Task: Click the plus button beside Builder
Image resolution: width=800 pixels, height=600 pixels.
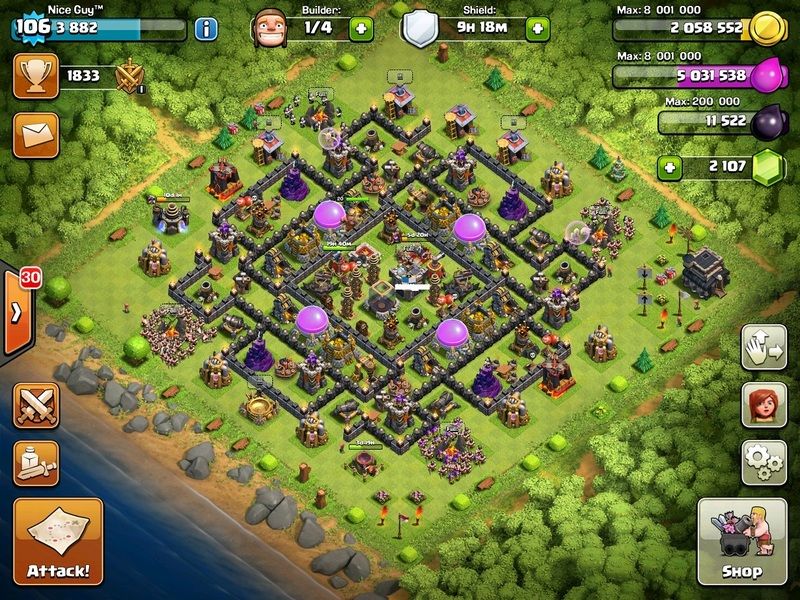Action: (362, 28)
